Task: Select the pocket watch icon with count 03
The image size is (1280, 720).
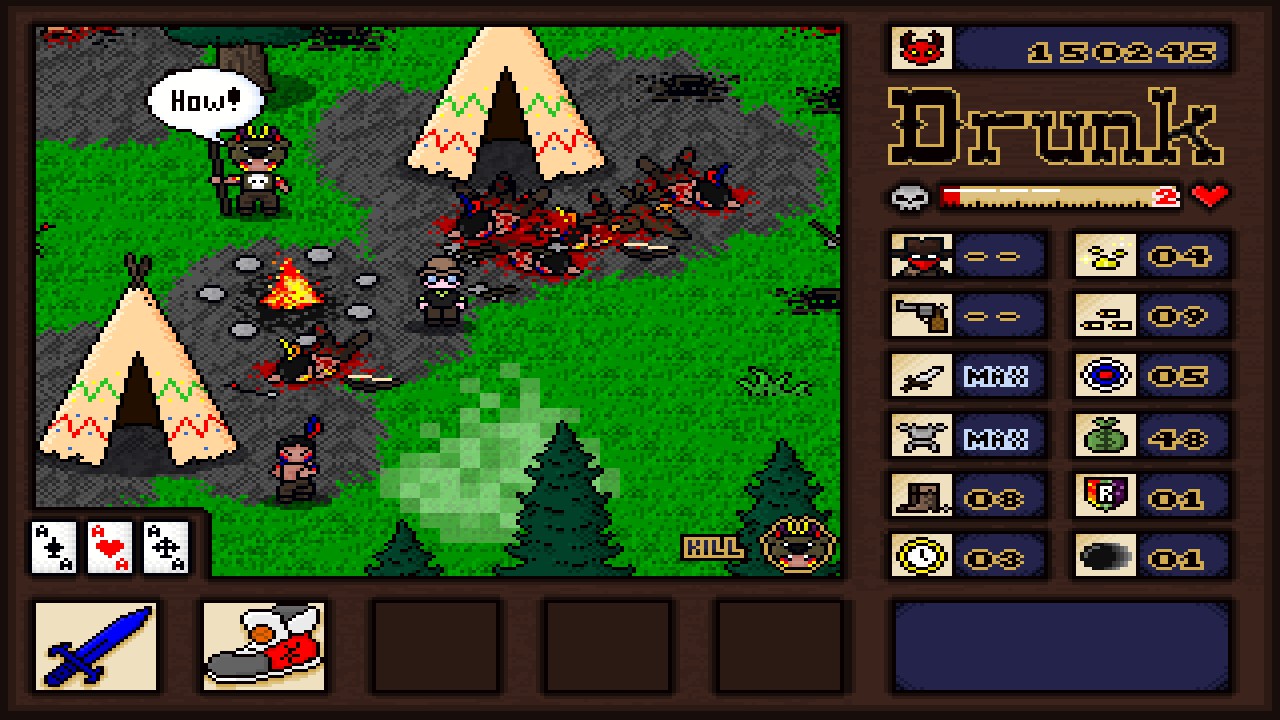Action: pyautogui.click(x=920, y=557)
